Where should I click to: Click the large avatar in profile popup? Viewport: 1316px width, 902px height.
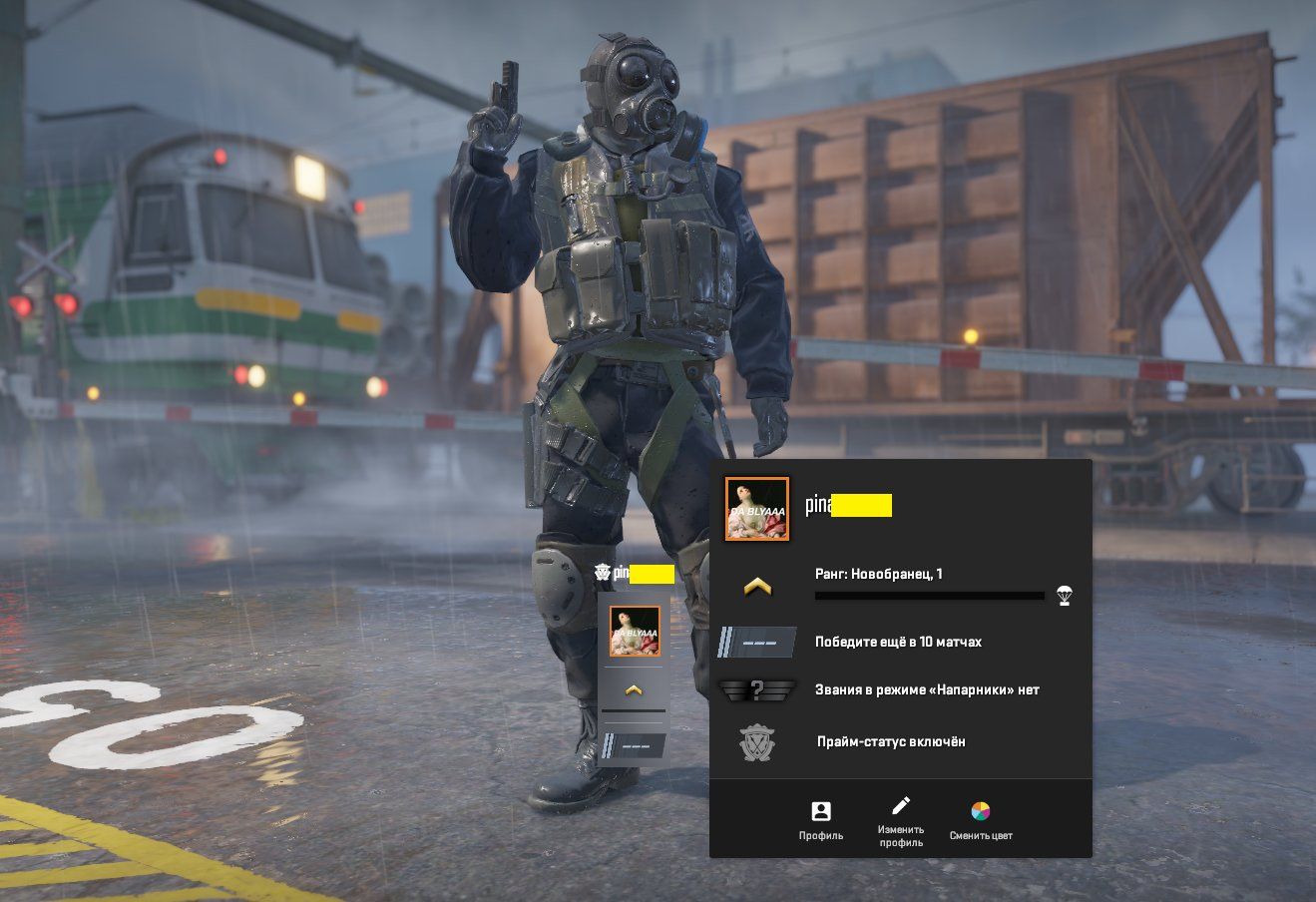pyautogui.click(x=757, y=509)
